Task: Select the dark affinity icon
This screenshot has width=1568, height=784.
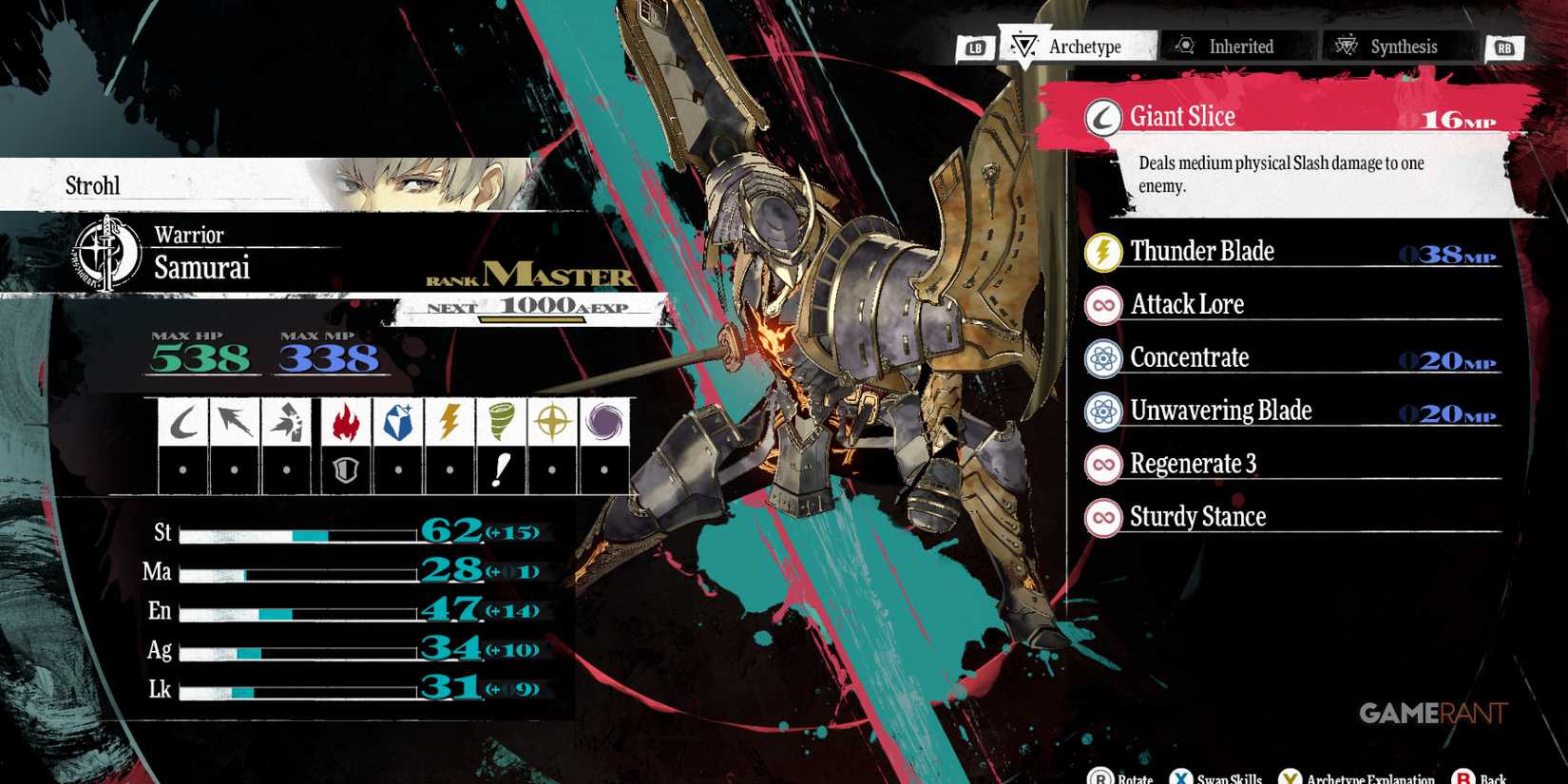Action: (604, 421)
